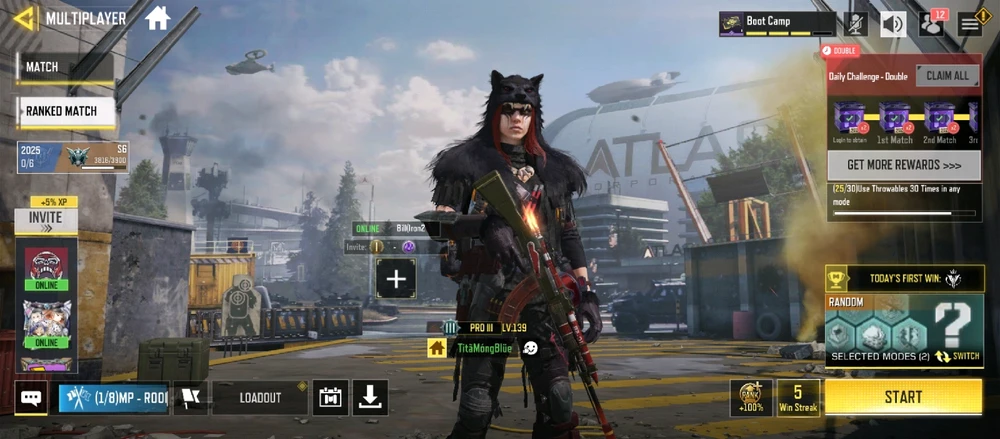1000x439 pixels.
Task: Select the MATCH tab
Action: tap(63, 67)
